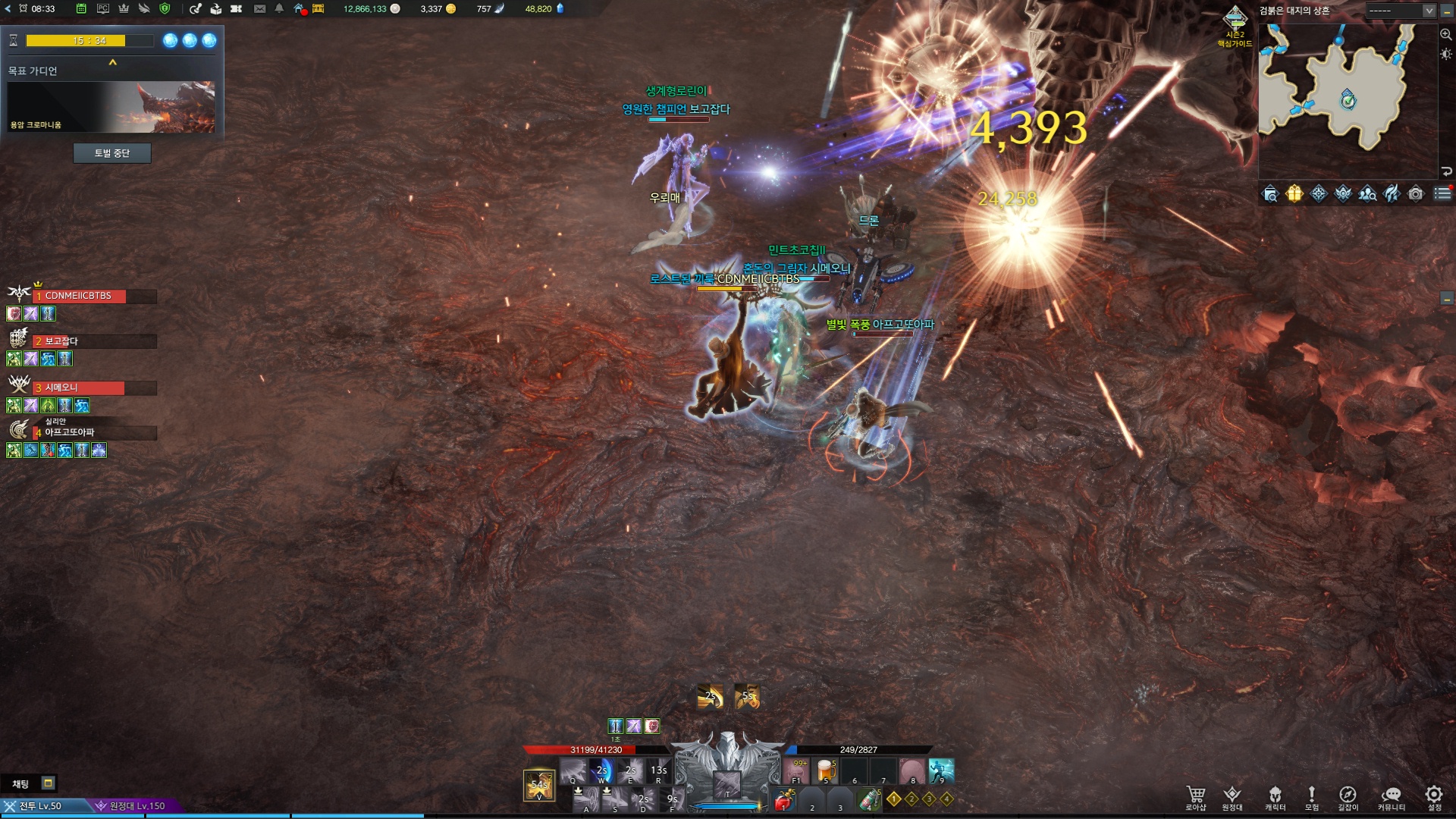Click the 토벌 중단 (stop raid) button
This screenshot has height=819, width=1456.
pos(112,153)
